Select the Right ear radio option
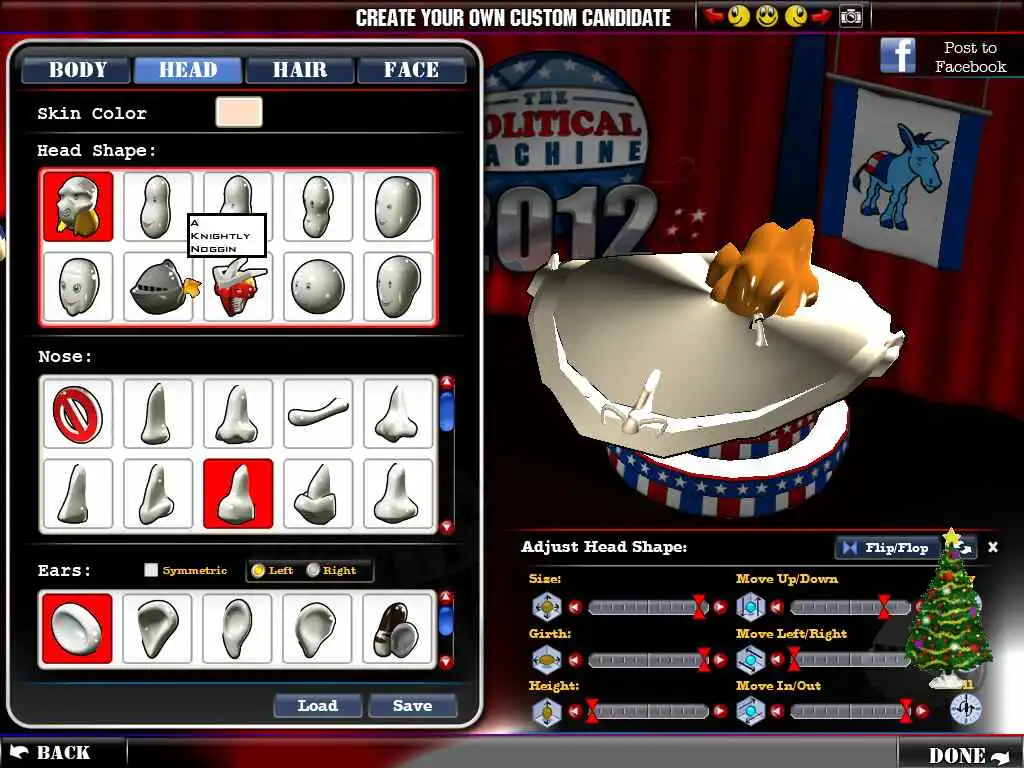The image size is (1024, 768). [x=314, y=571]
